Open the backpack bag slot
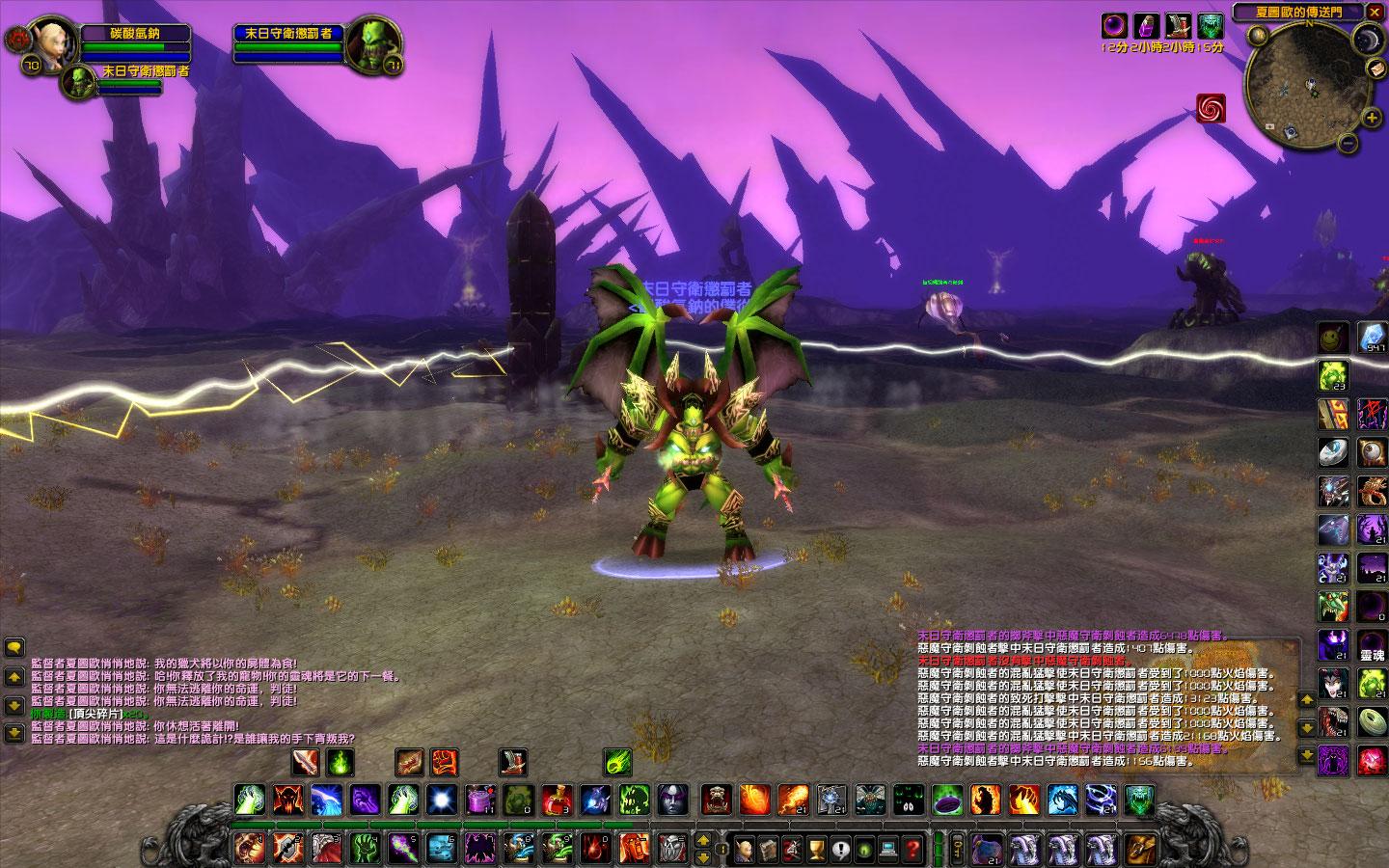The image size is (1389, 868). coord(1141,849)
